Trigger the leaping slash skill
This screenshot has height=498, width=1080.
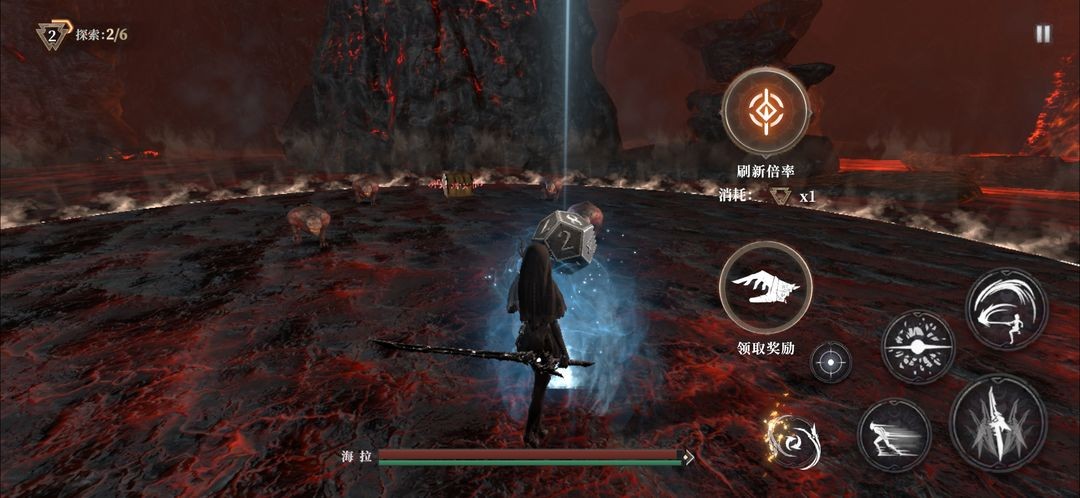1006,309
